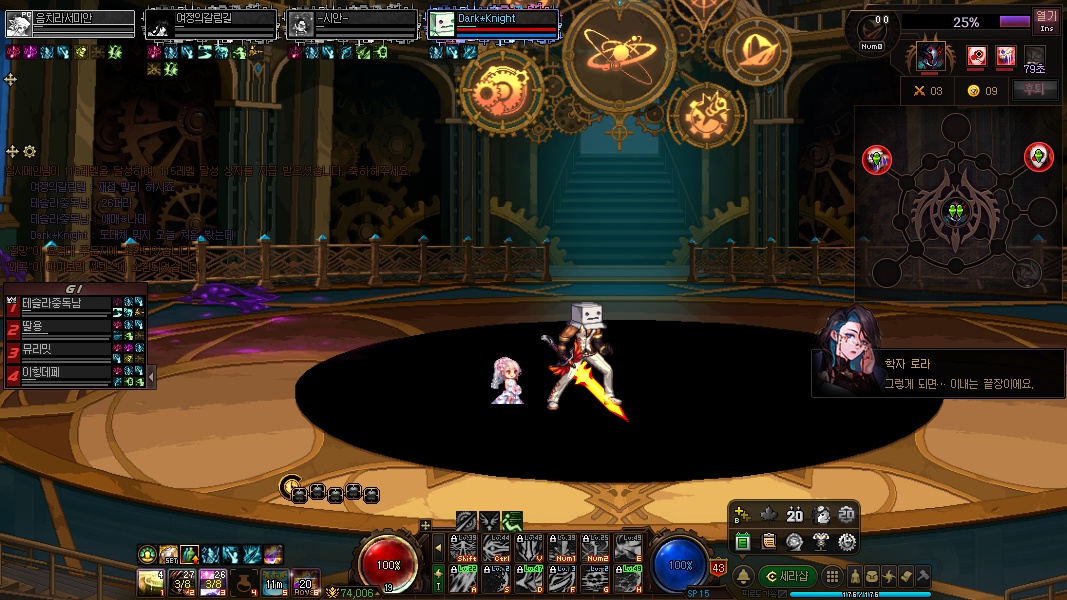This screenshot has width=1067, height=600.
Task: Select party member 여정의갈림길 frame
Action: click(x=211, y=23)
